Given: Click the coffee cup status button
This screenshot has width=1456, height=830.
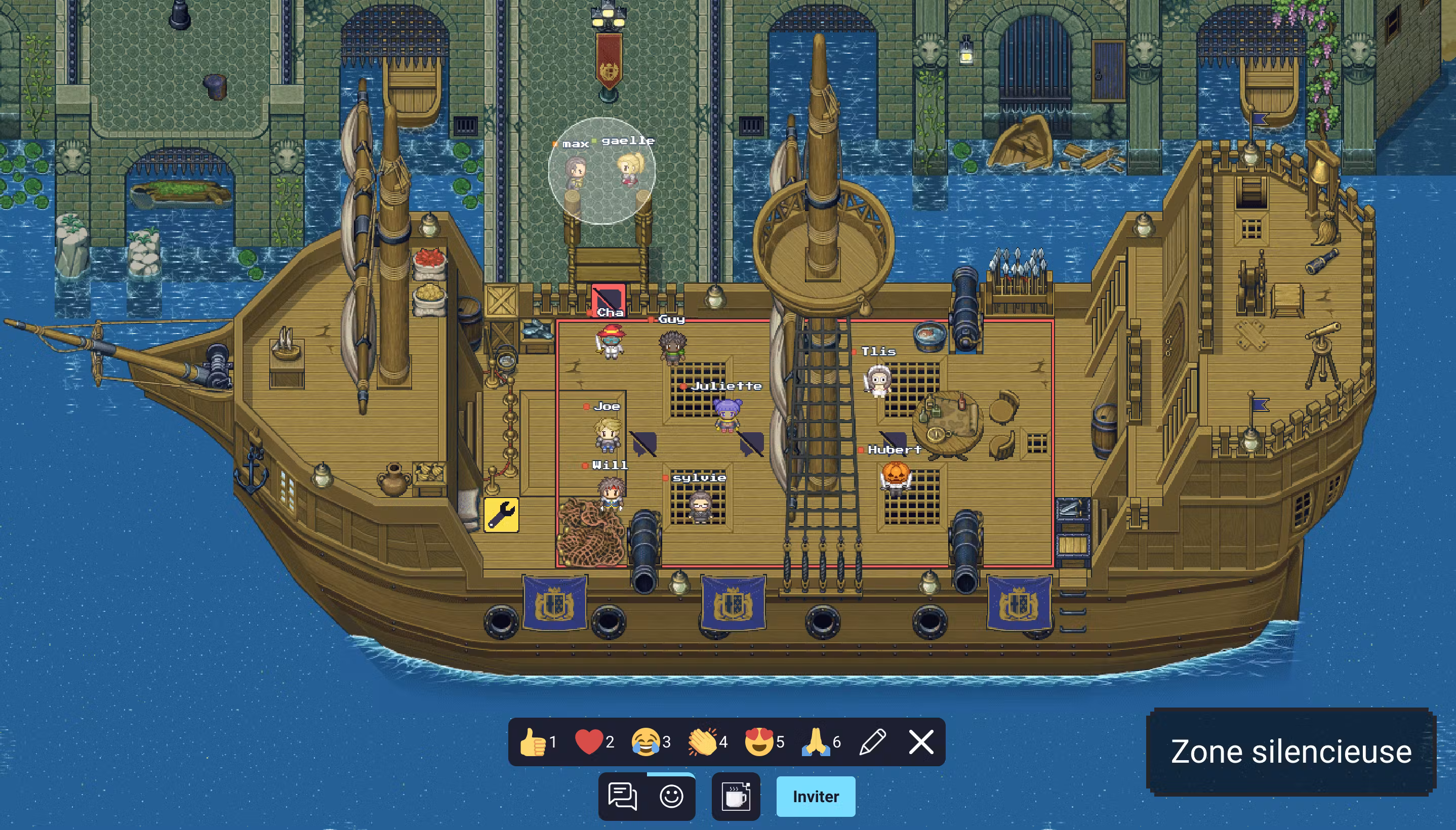Looking at the screenshot, I should [x=736, y=797].
